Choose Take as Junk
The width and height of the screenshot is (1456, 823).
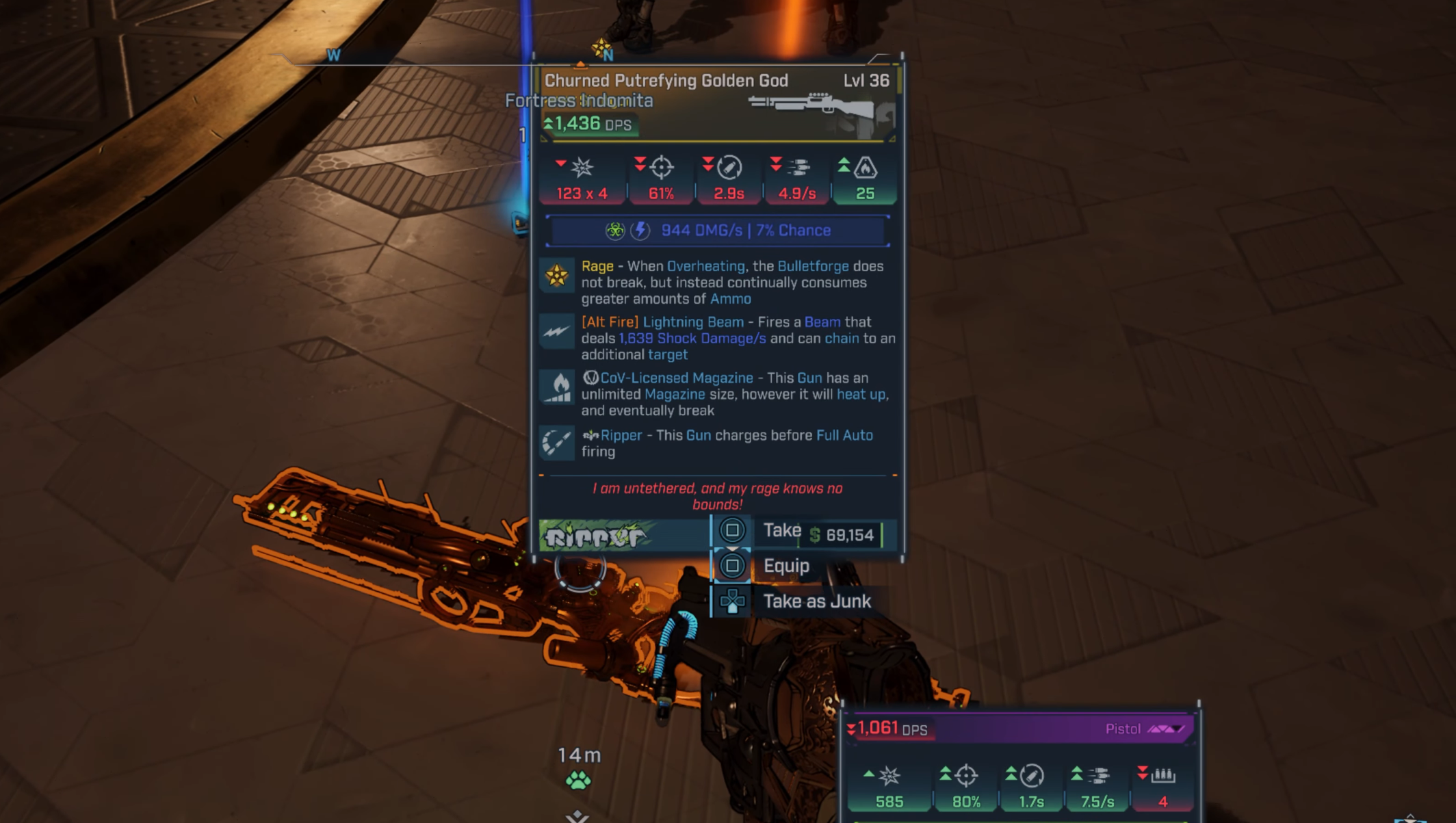(816, 602)
